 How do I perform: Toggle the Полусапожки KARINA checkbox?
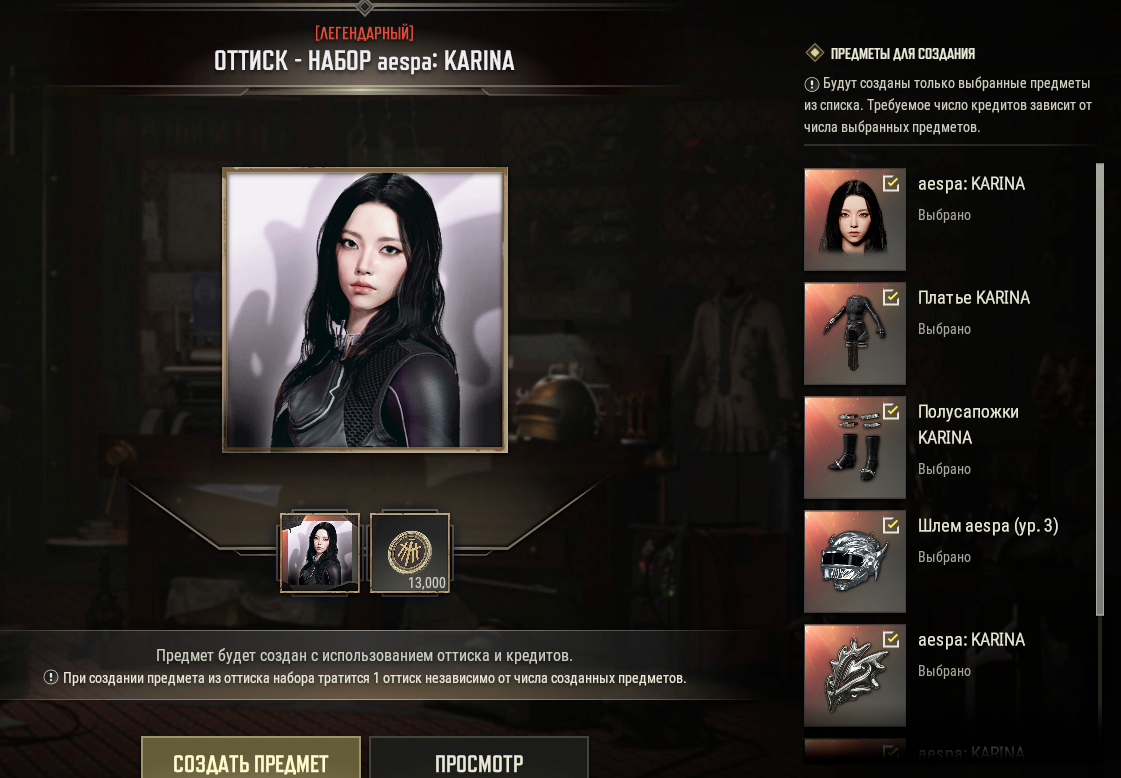(x=890, y=411)
